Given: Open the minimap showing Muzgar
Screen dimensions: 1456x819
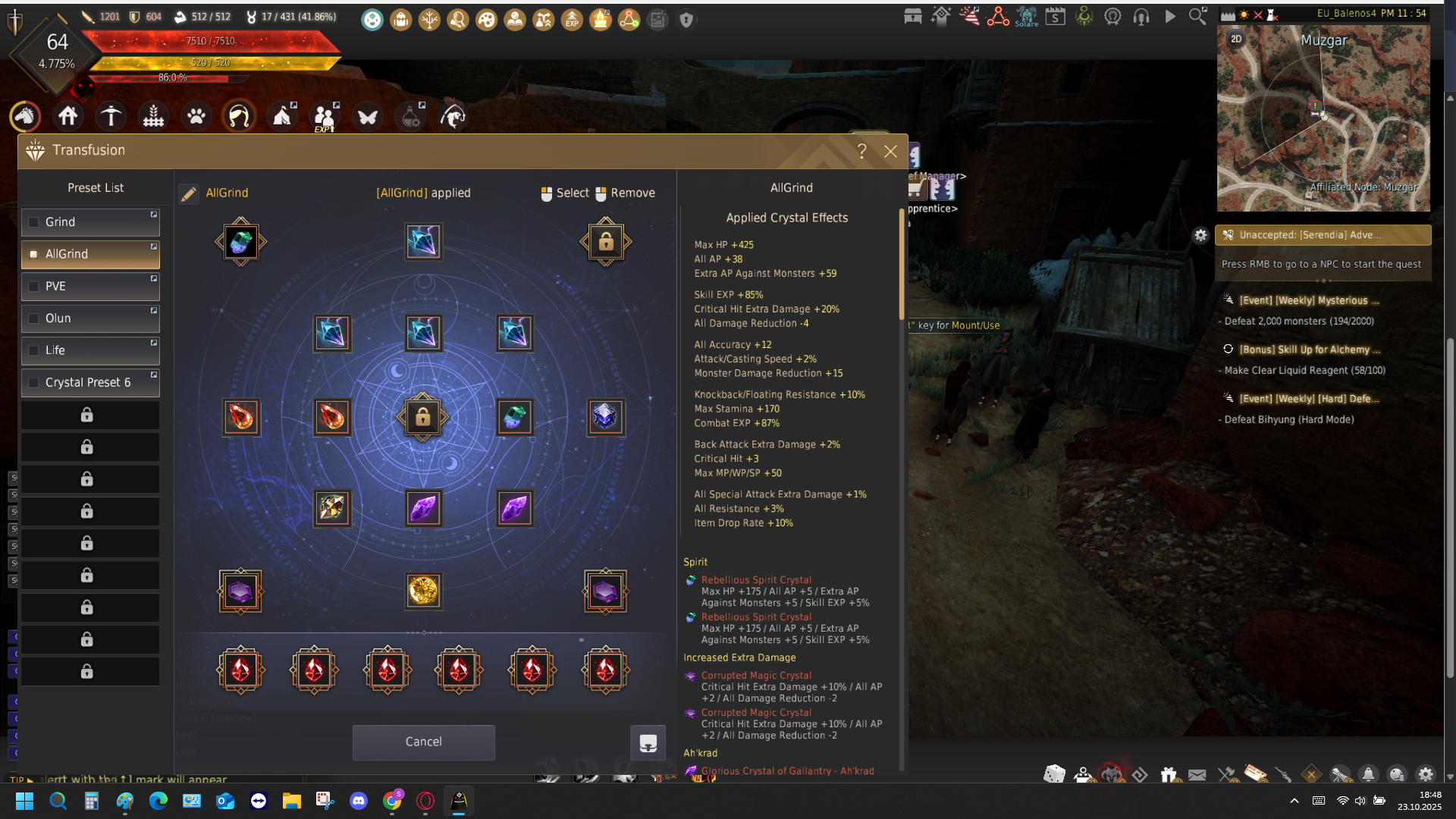Looking at the screenshot, I should click(1323, 119).
